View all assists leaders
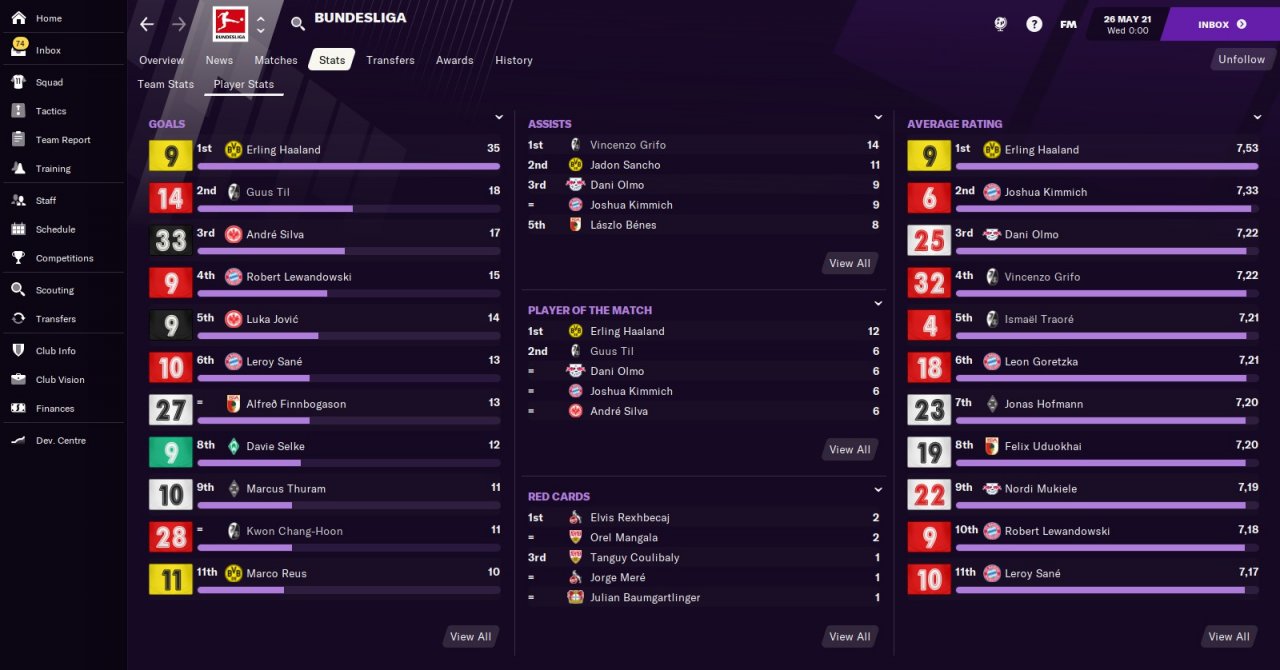The image size is (1280, 670). [x=849, y=263]
